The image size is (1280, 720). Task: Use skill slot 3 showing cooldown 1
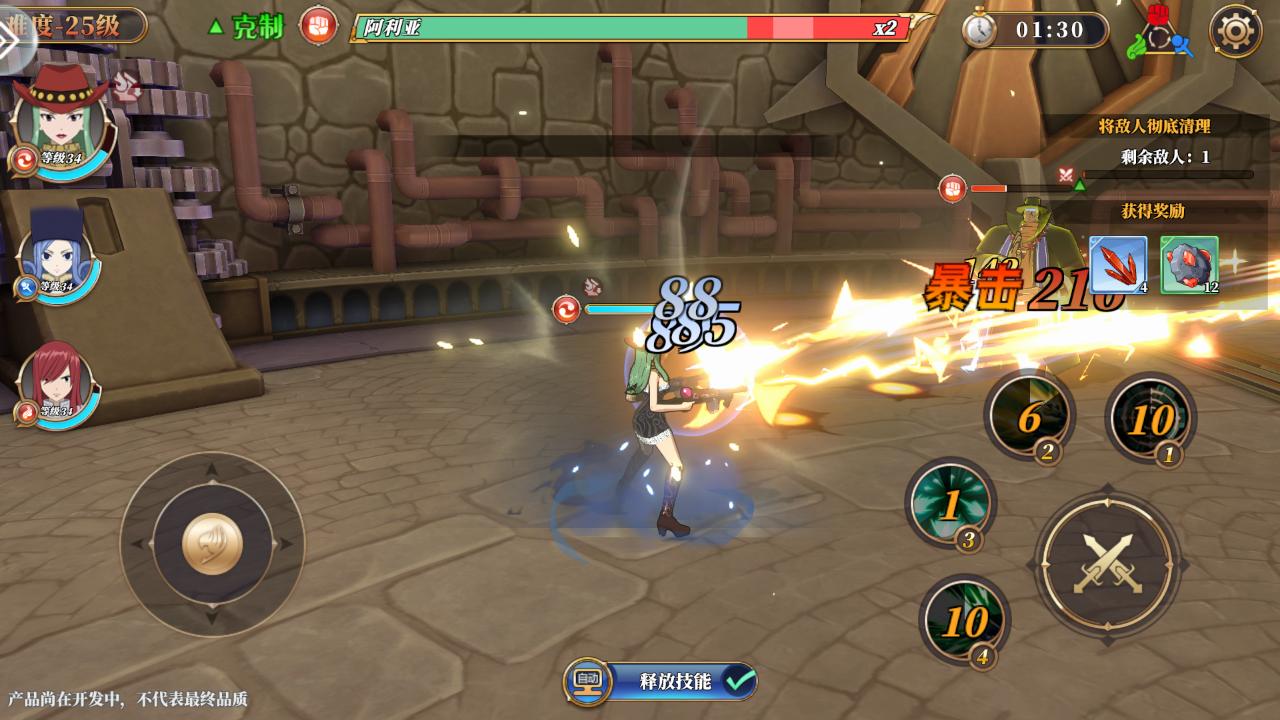pyautogui.click(x=950, y=503)
